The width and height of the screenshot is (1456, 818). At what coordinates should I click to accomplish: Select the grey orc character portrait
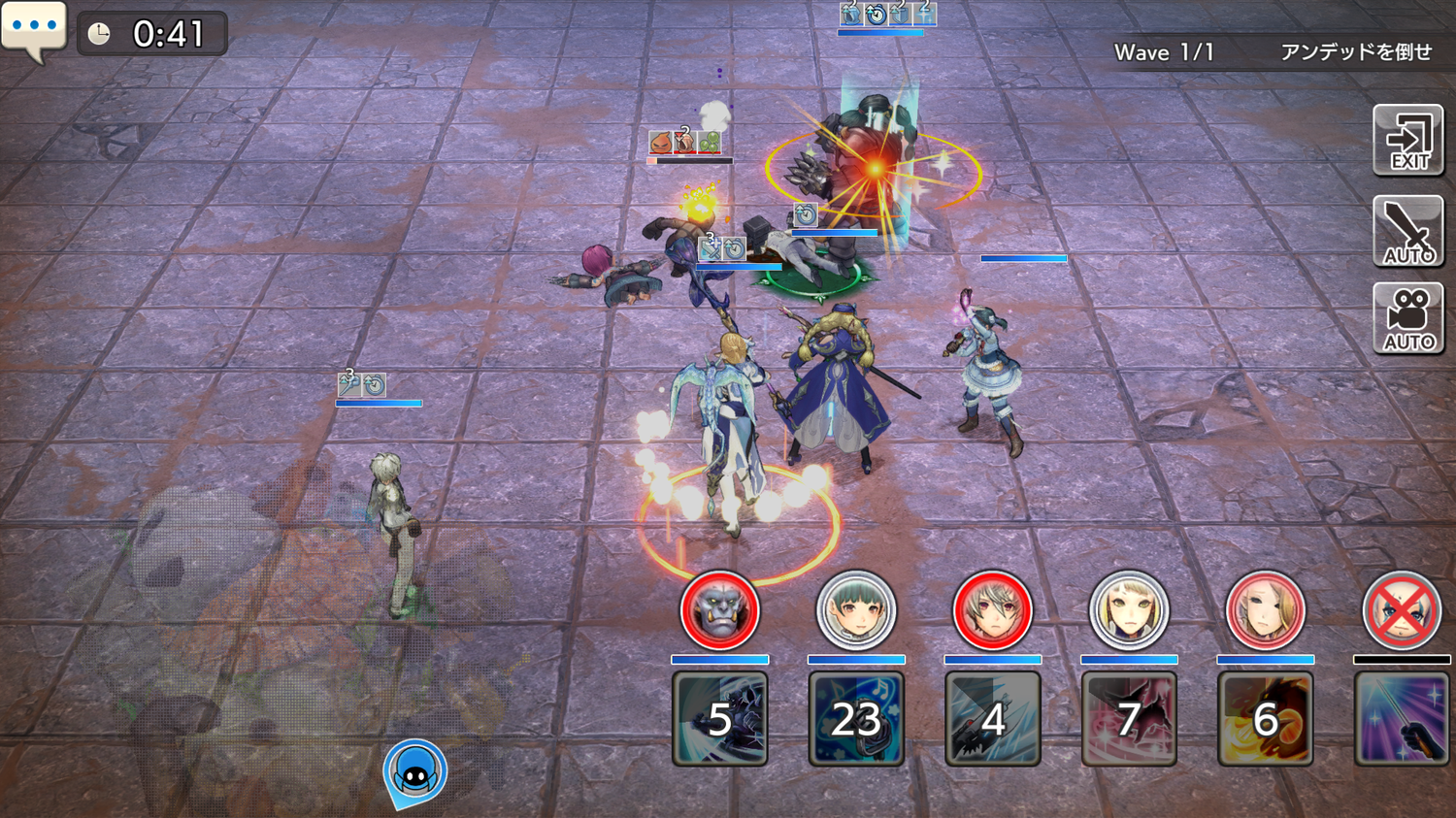coord(719,610)
